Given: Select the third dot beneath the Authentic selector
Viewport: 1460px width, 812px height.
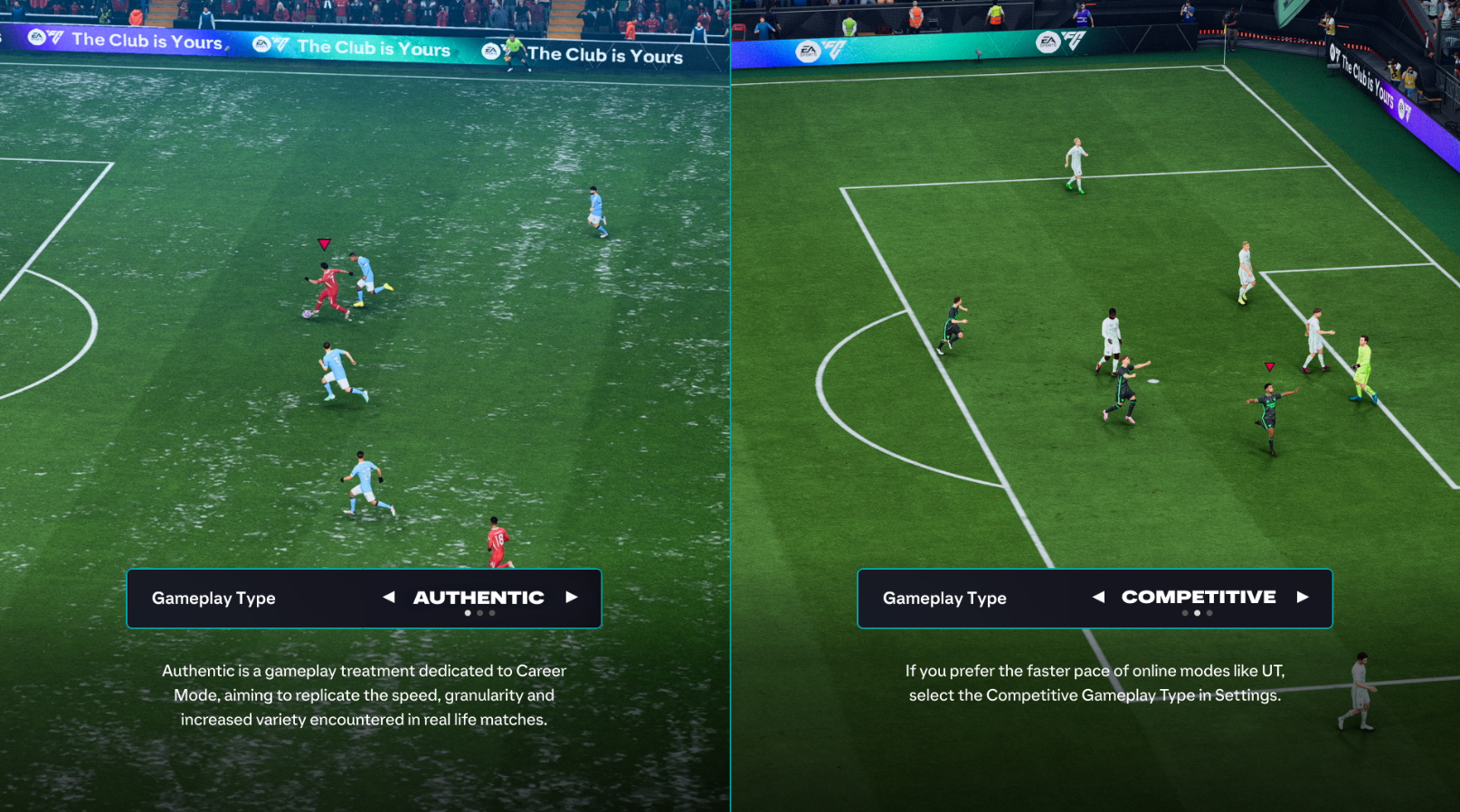Looking at the screenshot, I should (492, 612).
